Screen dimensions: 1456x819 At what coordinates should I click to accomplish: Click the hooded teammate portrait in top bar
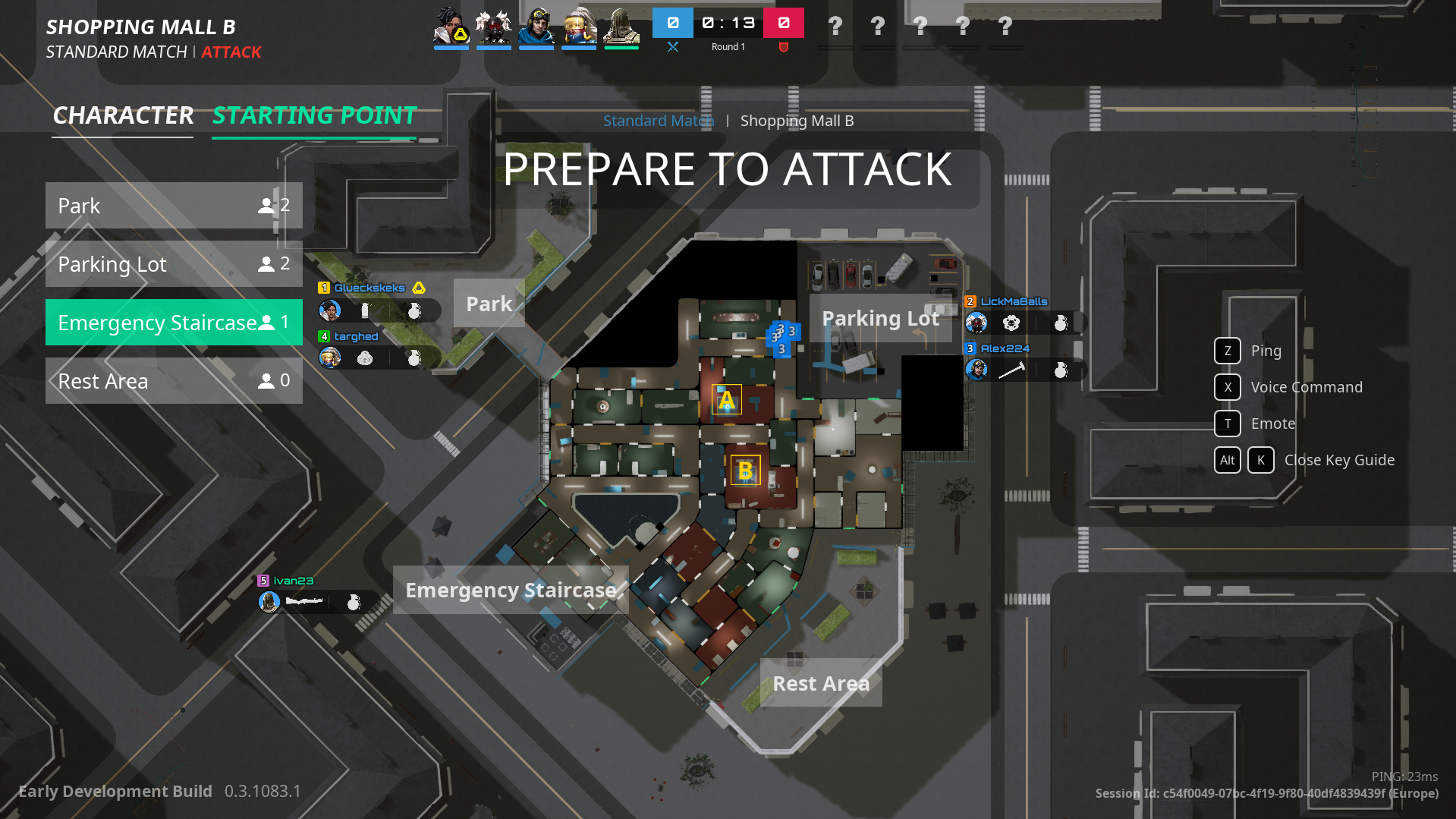click(x=621, y=27)
